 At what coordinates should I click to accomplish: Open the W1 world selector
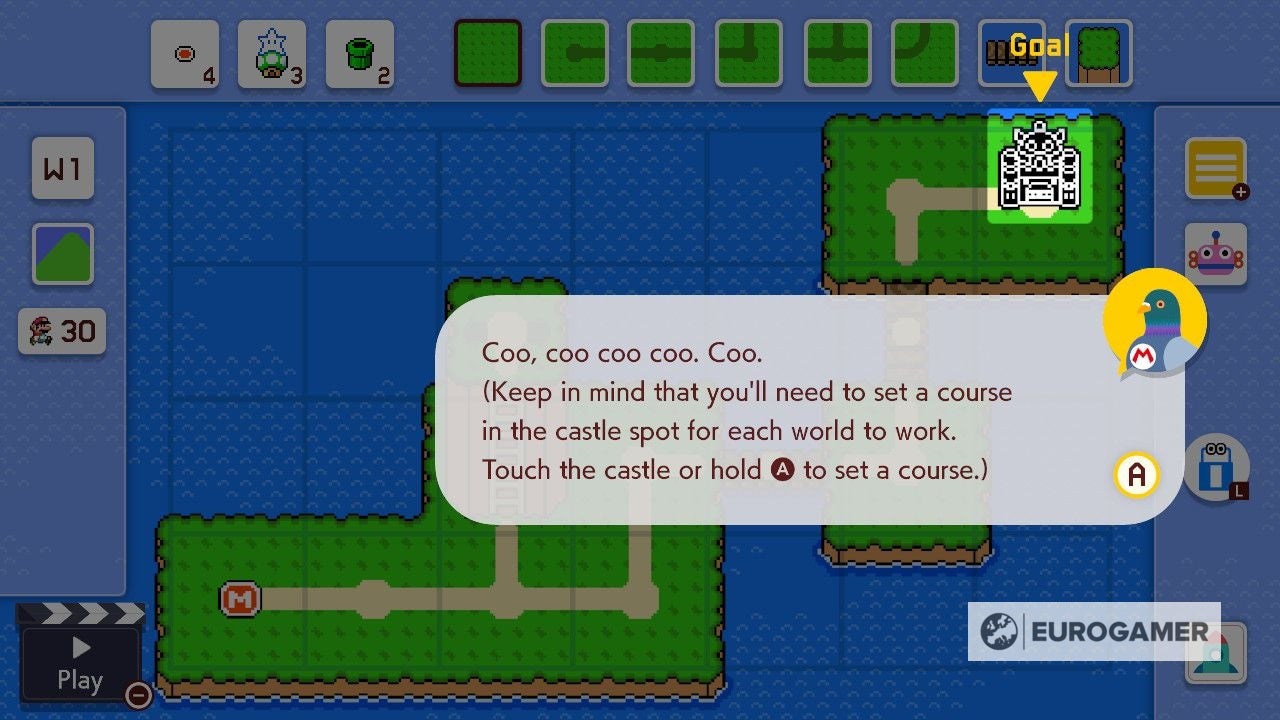coord(62,168)
